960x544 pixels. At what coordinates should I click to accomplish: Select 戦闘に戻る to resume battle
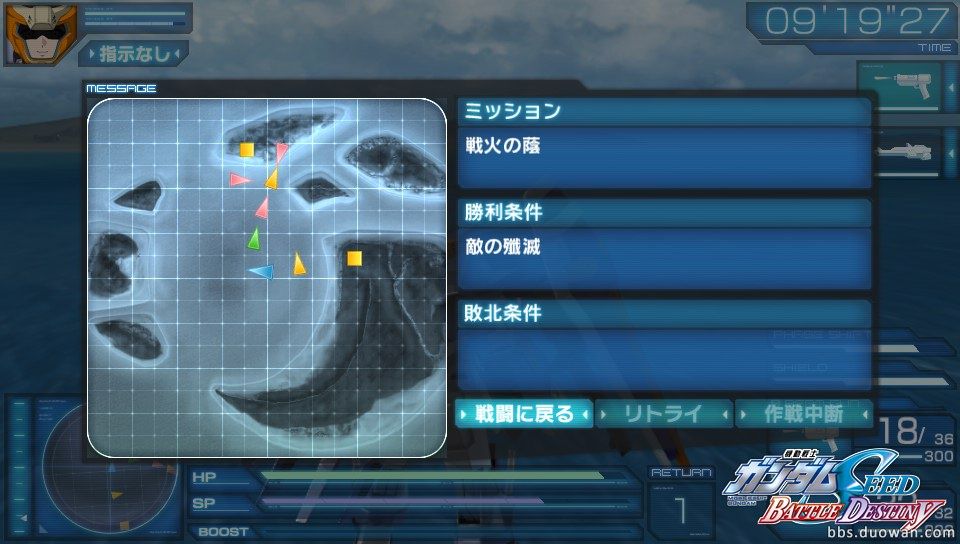(525, 413)
